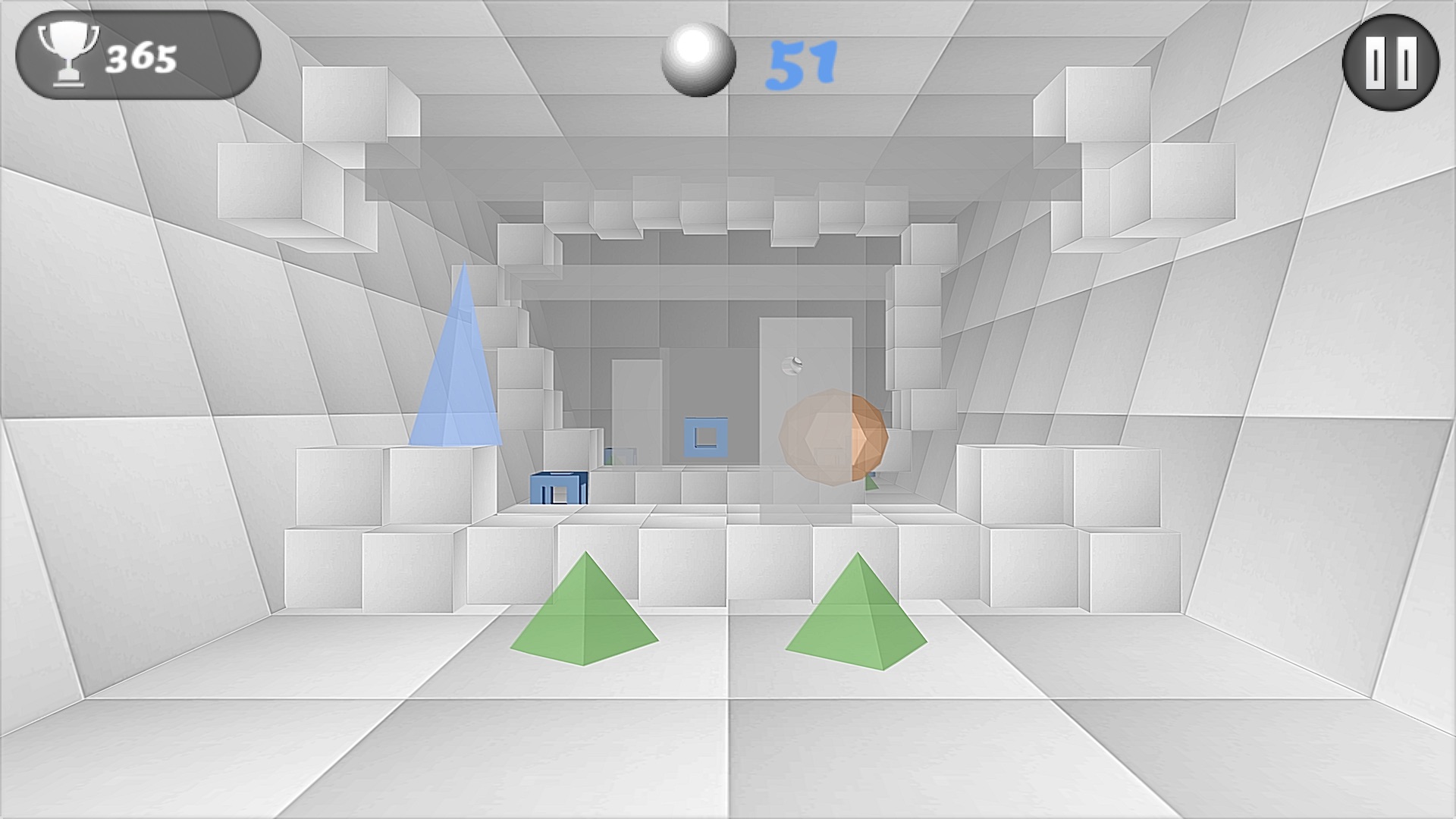This screenshot has height=819, width=1456.
Task: Select the blue square ring target
Action: 705,436
